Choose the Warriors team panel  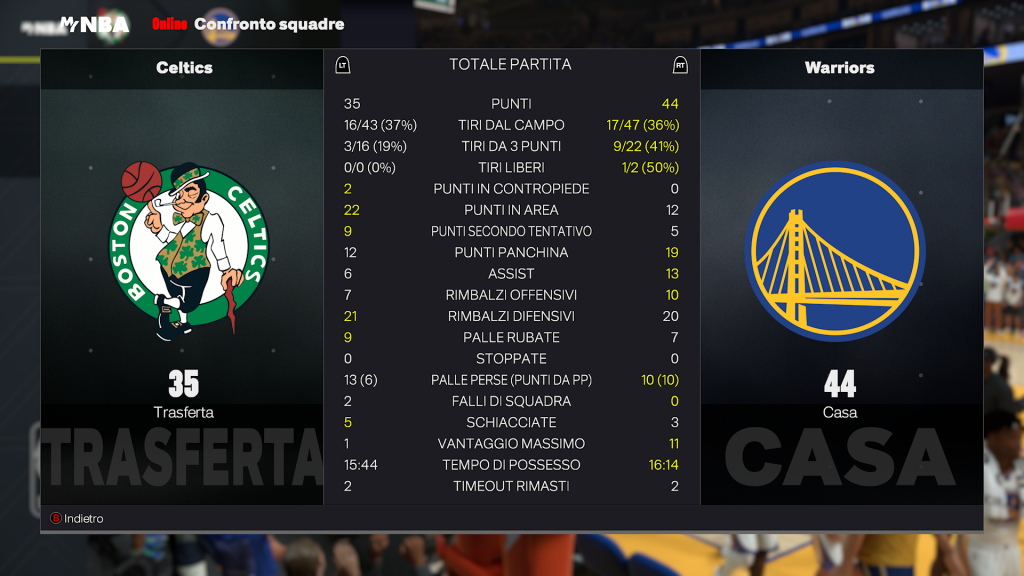[840, 276]
